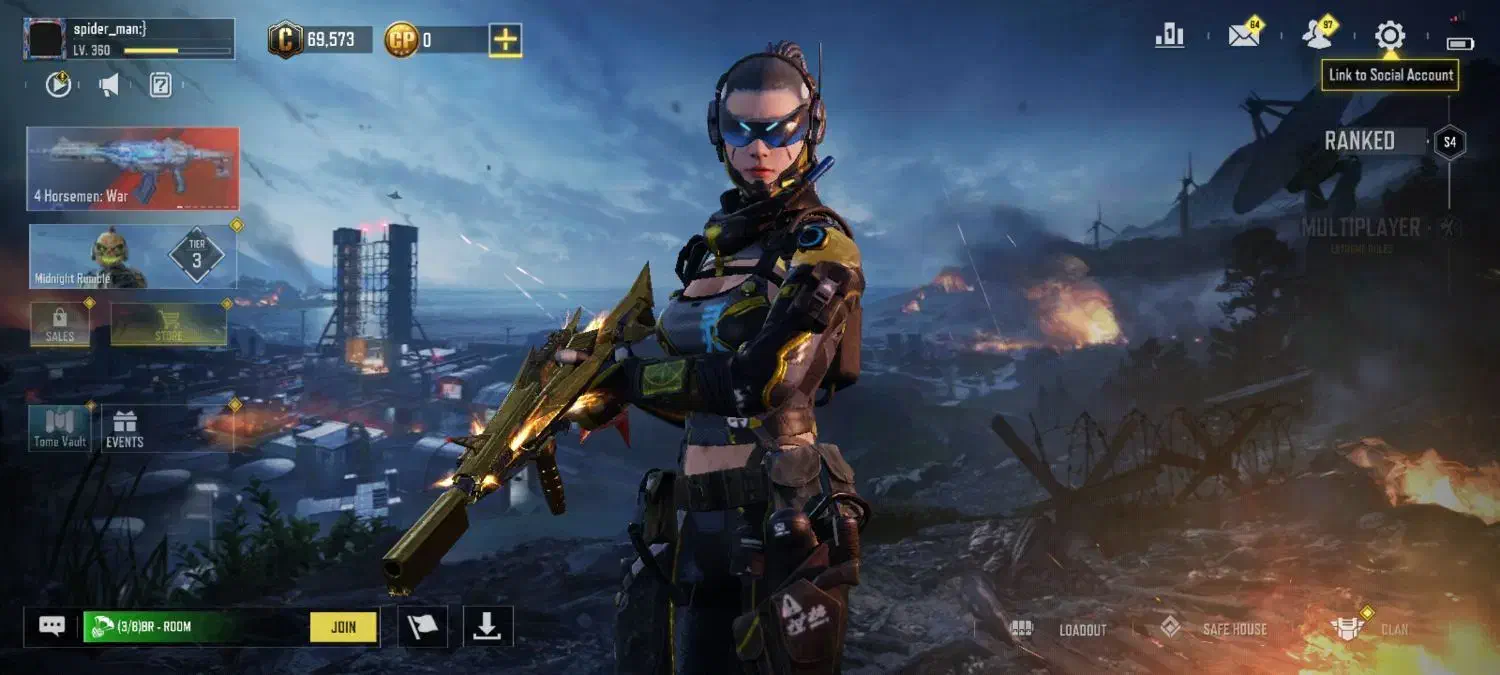Add CP with the yellow plus button
Screen dimensions: 1500x675
coord(505,40)
